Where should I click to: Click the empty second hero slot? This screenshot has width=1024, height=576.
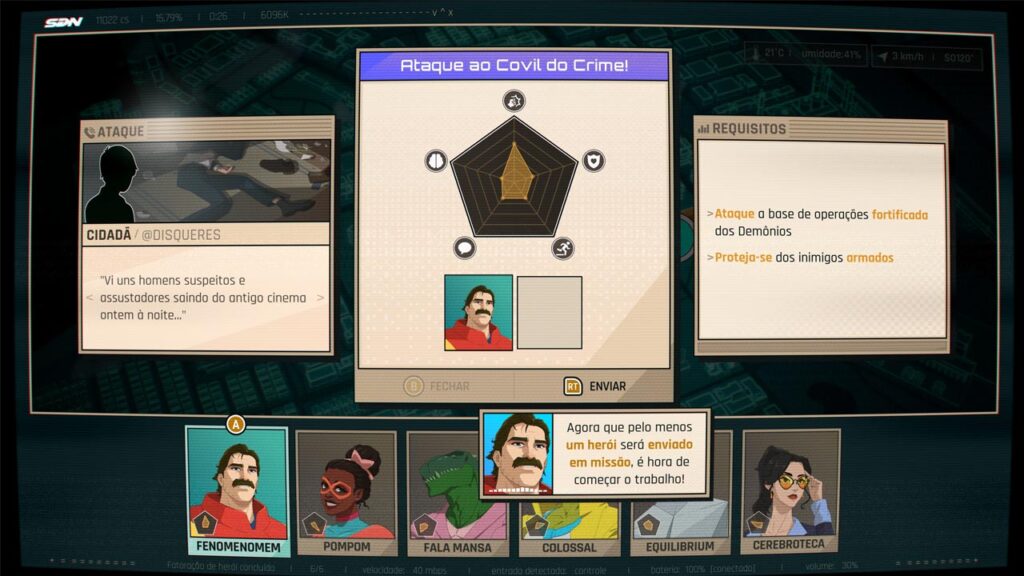click(x=549, y=312)
